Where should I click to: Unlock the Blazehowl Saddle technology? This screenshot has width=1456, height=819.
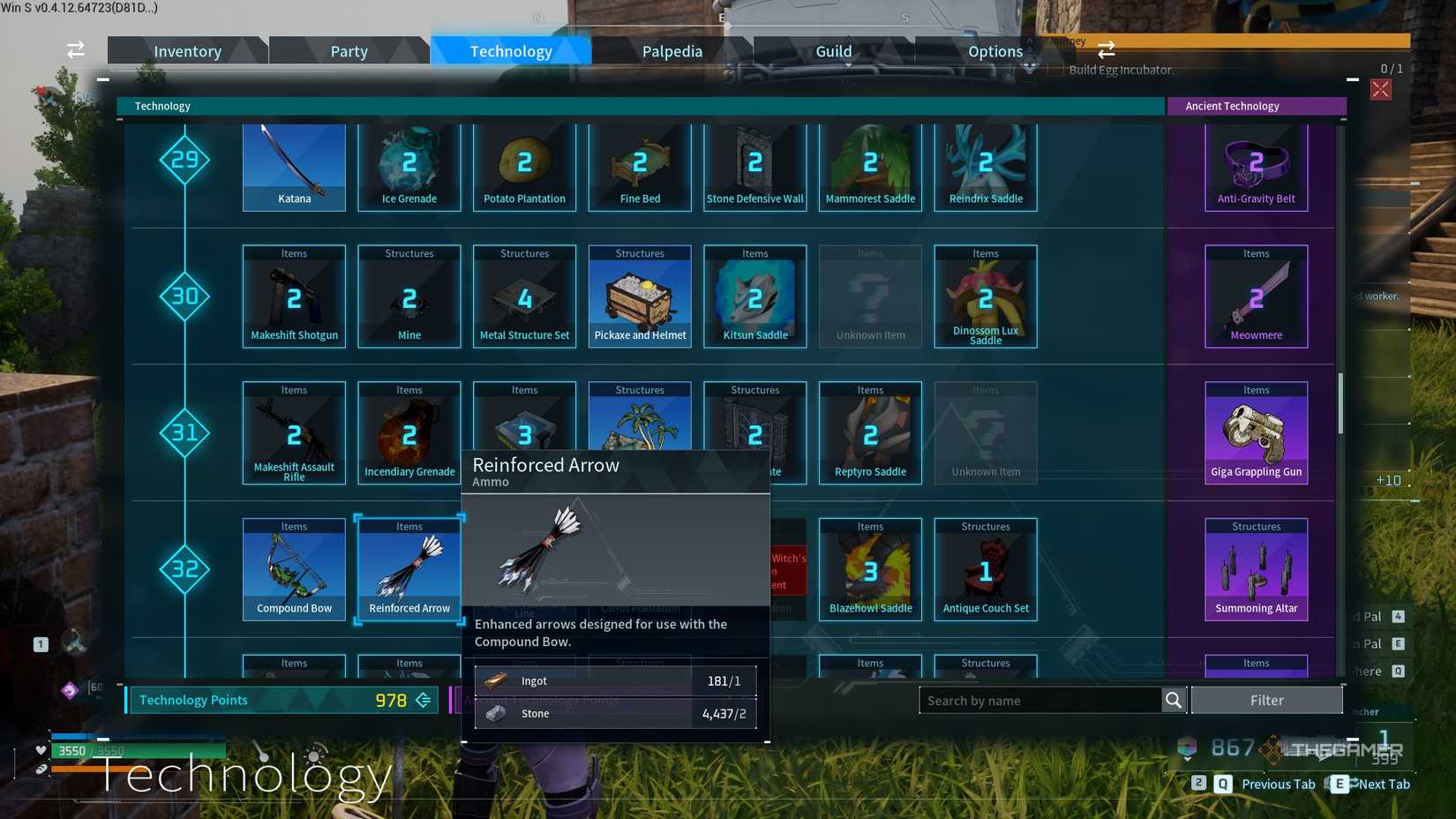tap(870, 569)
